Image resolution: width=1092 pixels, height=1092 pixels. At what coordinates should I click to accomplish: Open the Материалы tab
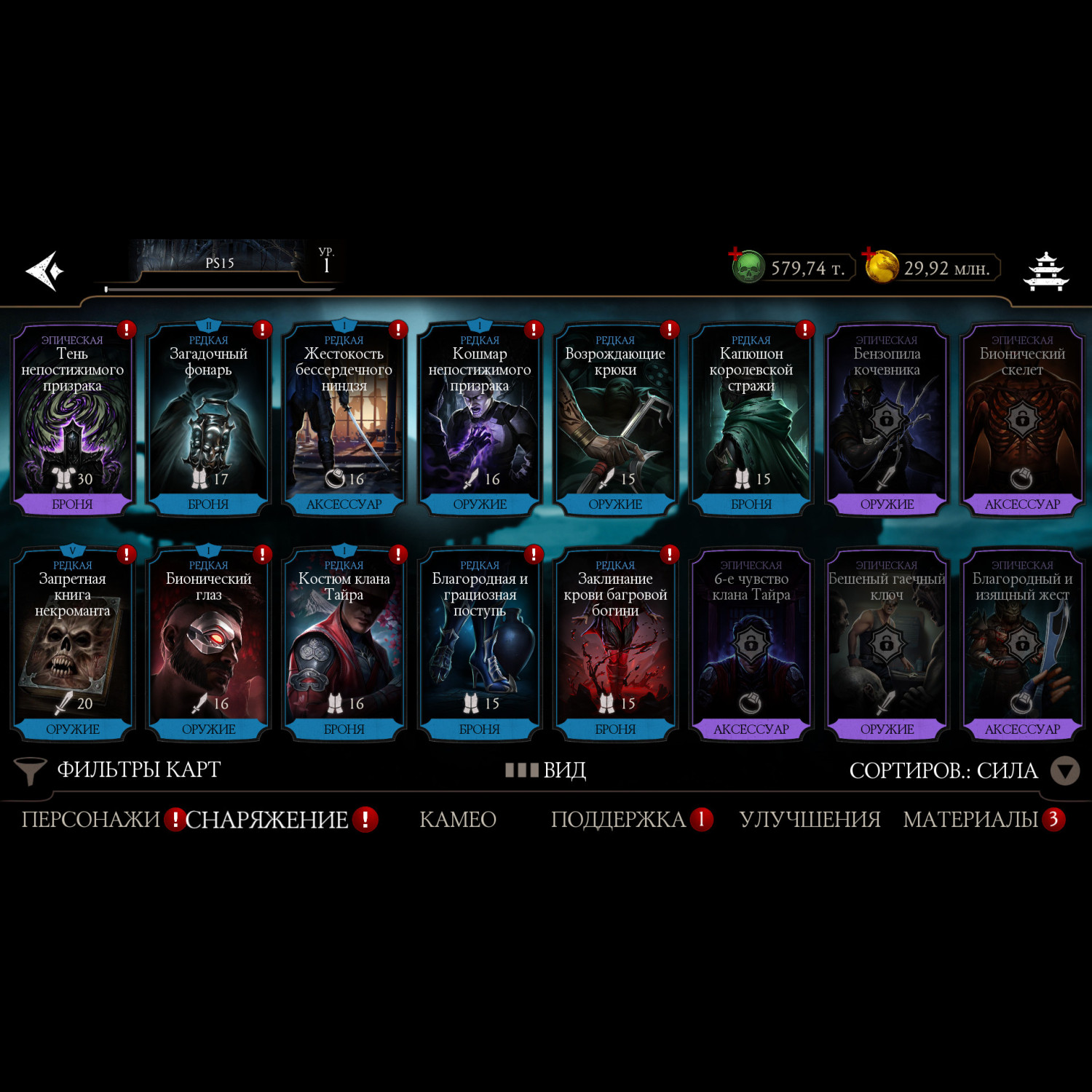click(970, 820)
